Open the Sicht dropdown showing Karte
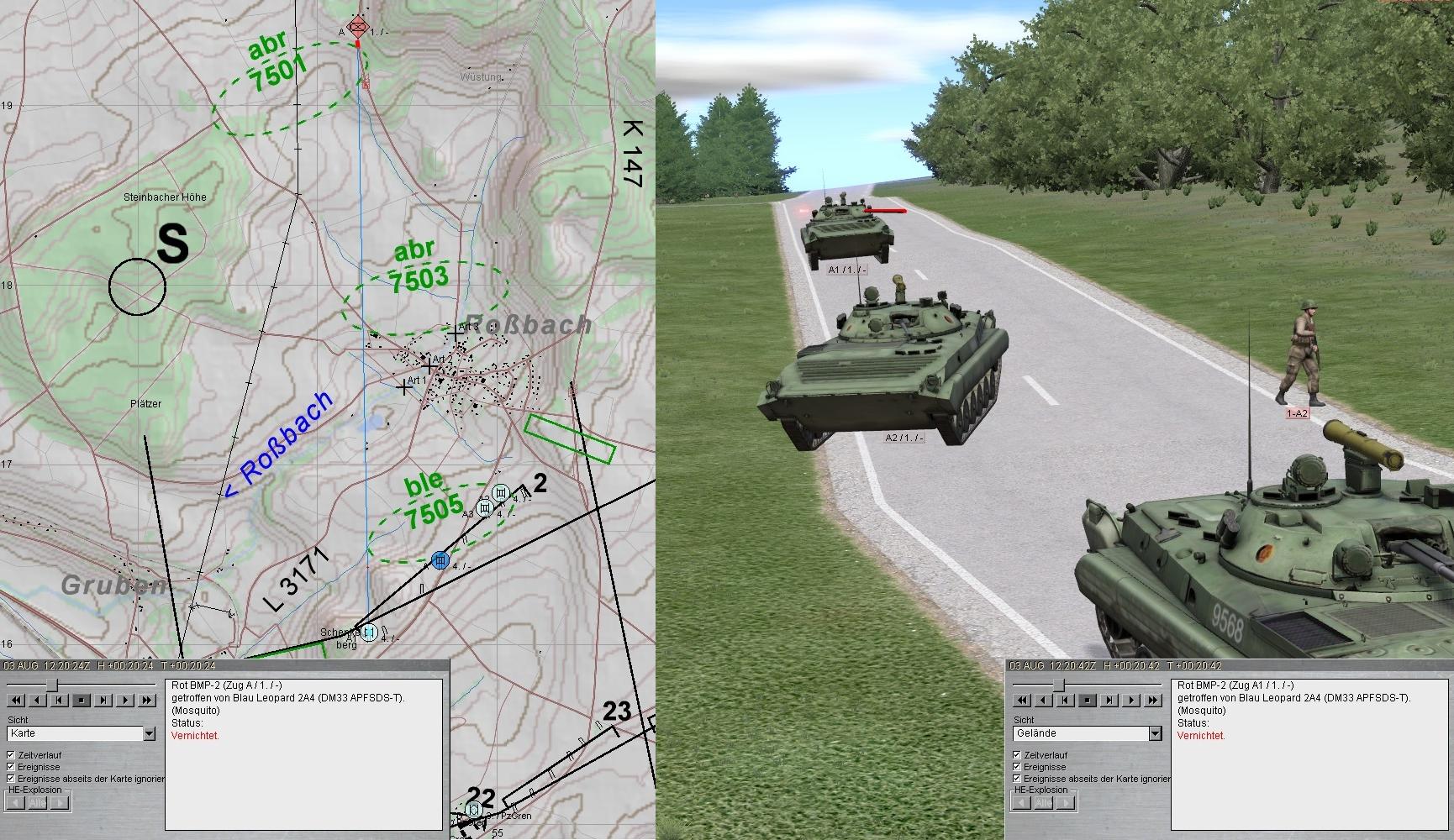Image resolution: width=1454 pixels, height=840 pixels. (149, 734)
